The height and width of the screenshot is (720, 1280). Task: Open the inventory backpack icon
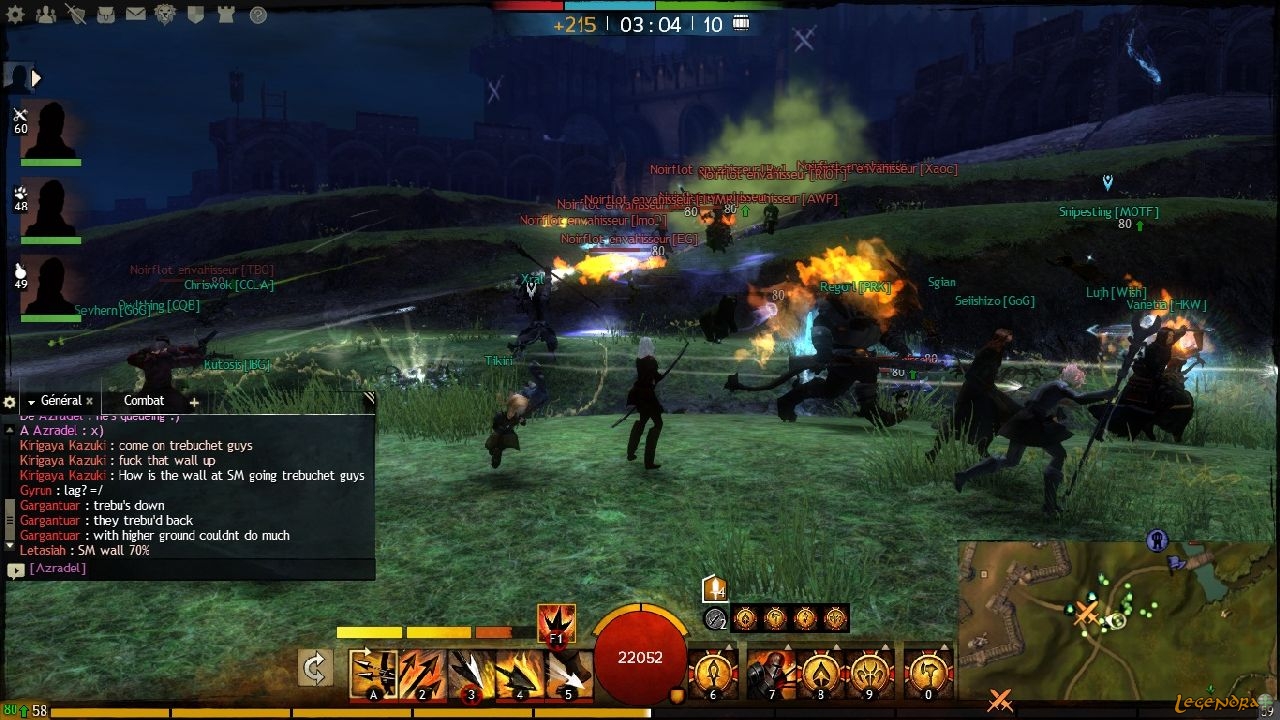pos(105,14)
